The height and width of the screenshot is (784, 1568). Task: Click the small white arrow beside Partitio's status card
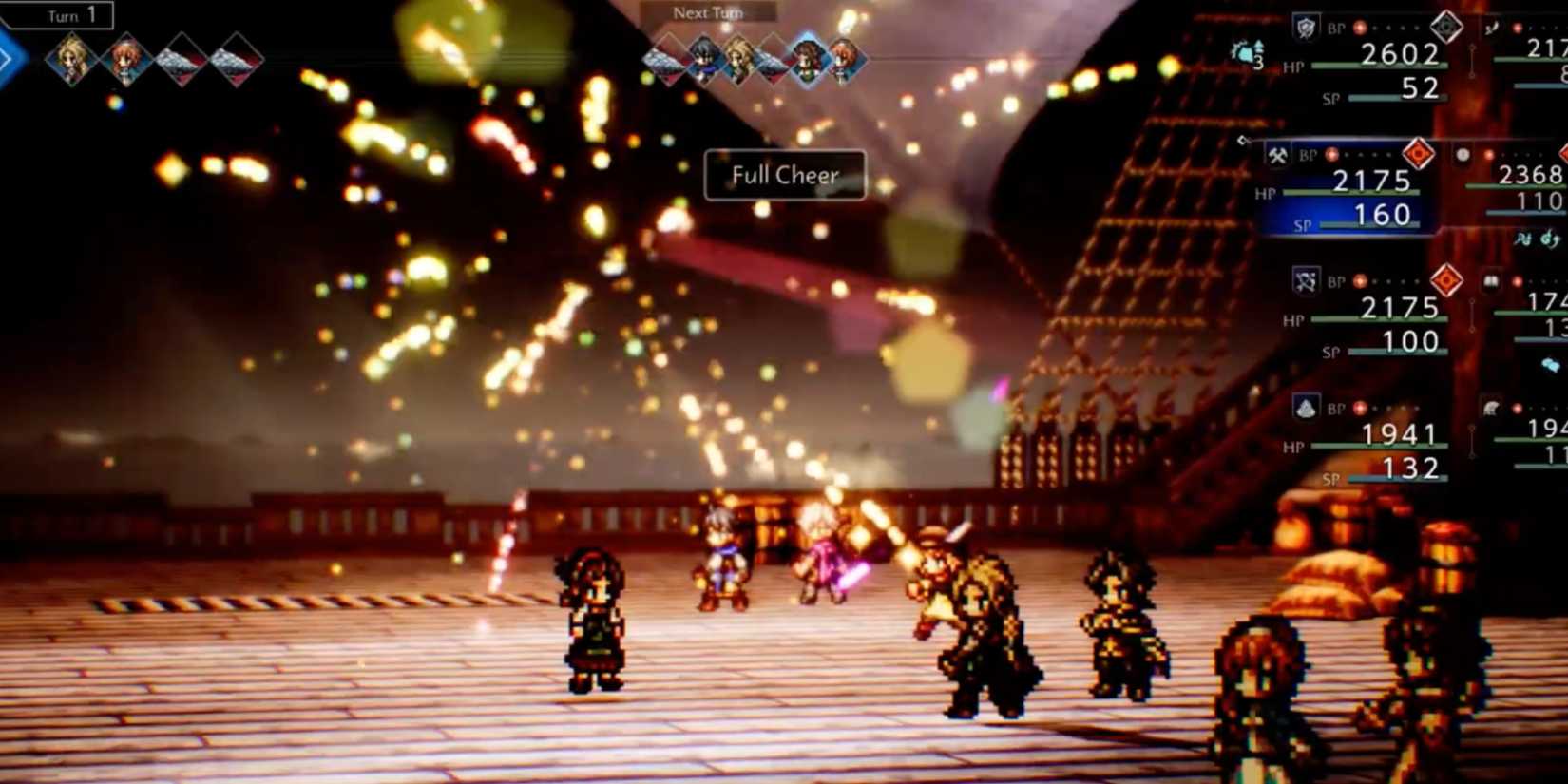pos(1244,141)
